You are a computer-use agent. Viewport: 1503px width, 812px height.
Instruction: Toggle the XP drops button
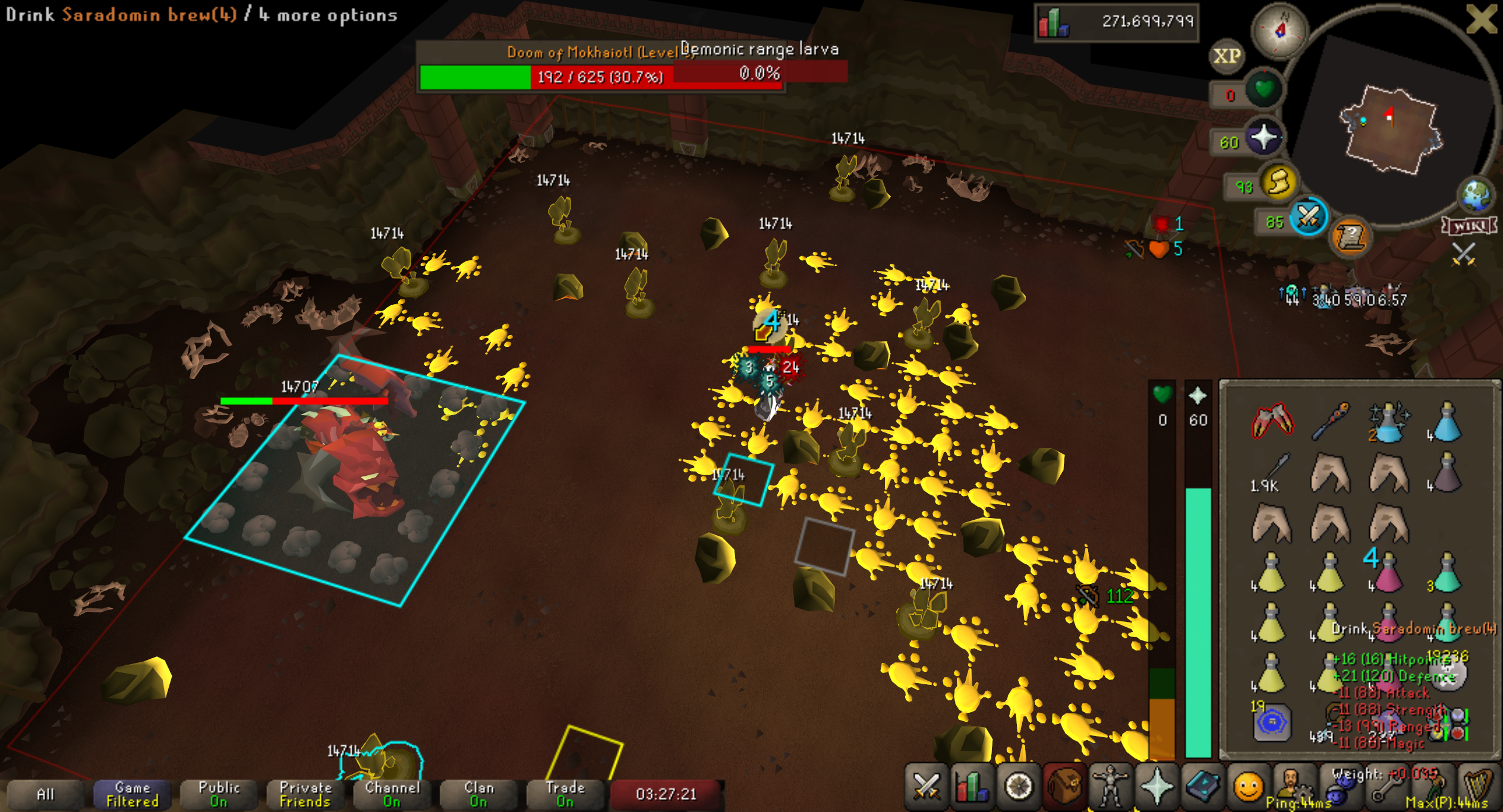point(1227,56)
